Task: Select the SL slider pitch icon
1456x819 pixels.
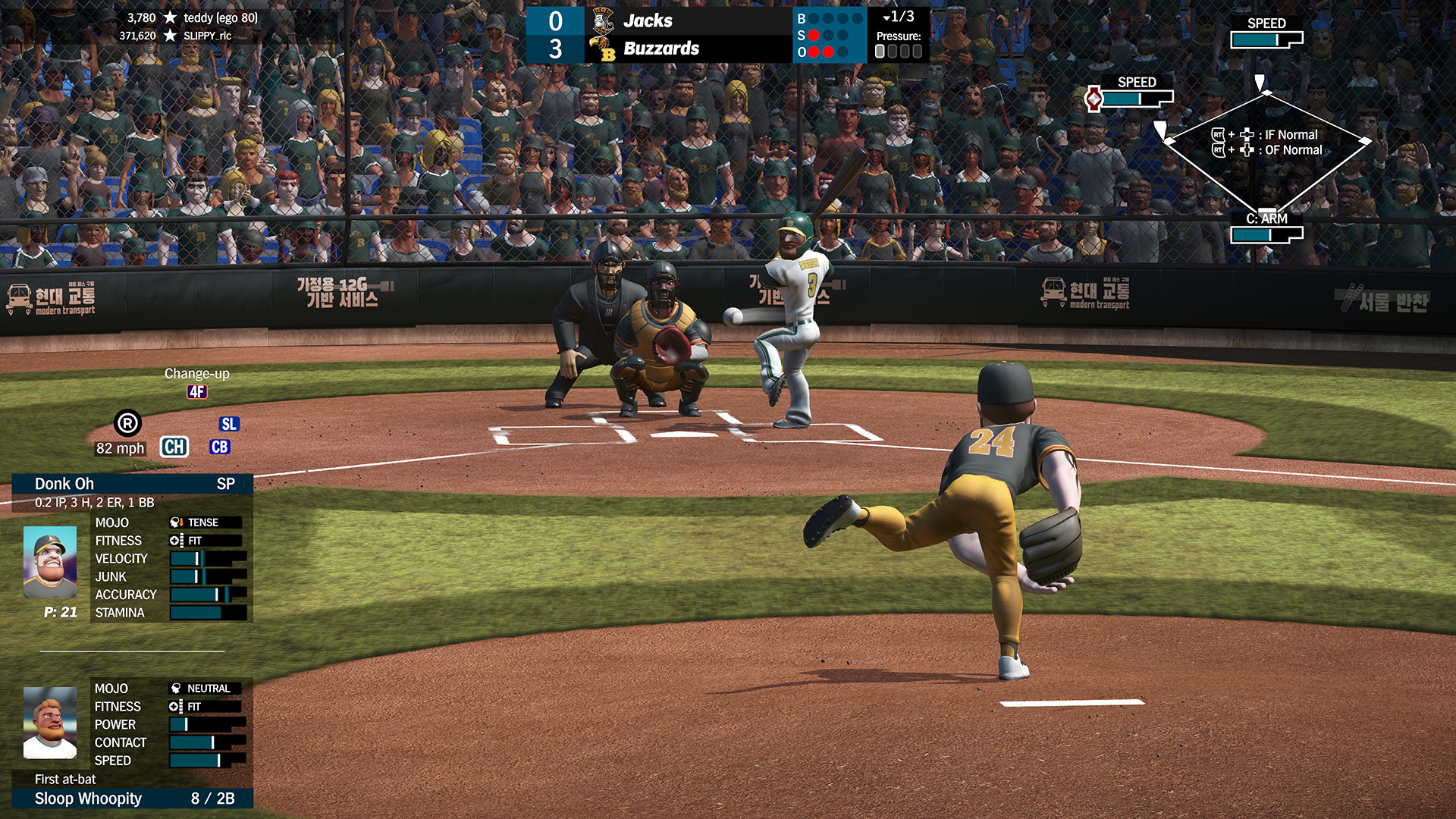Action: (229, 423)
